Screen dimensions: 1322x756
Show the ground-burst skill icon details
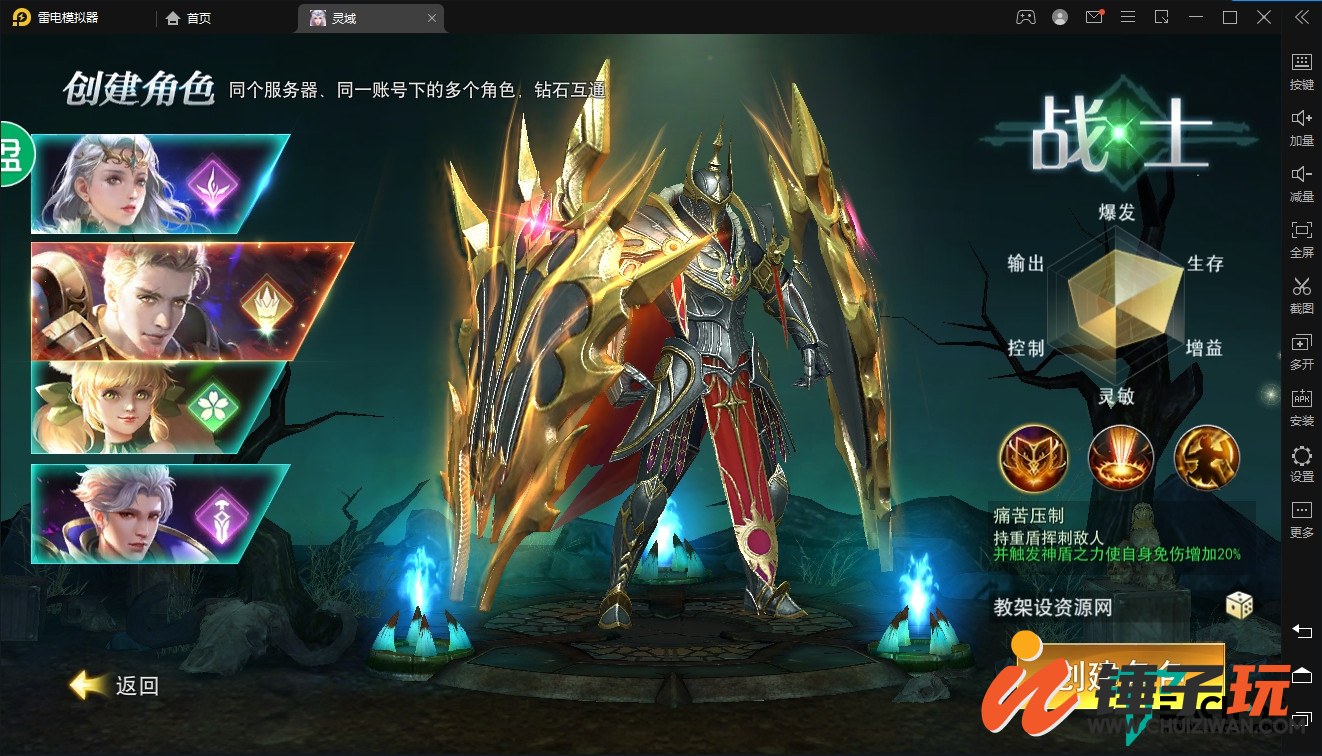point(1120,458)
